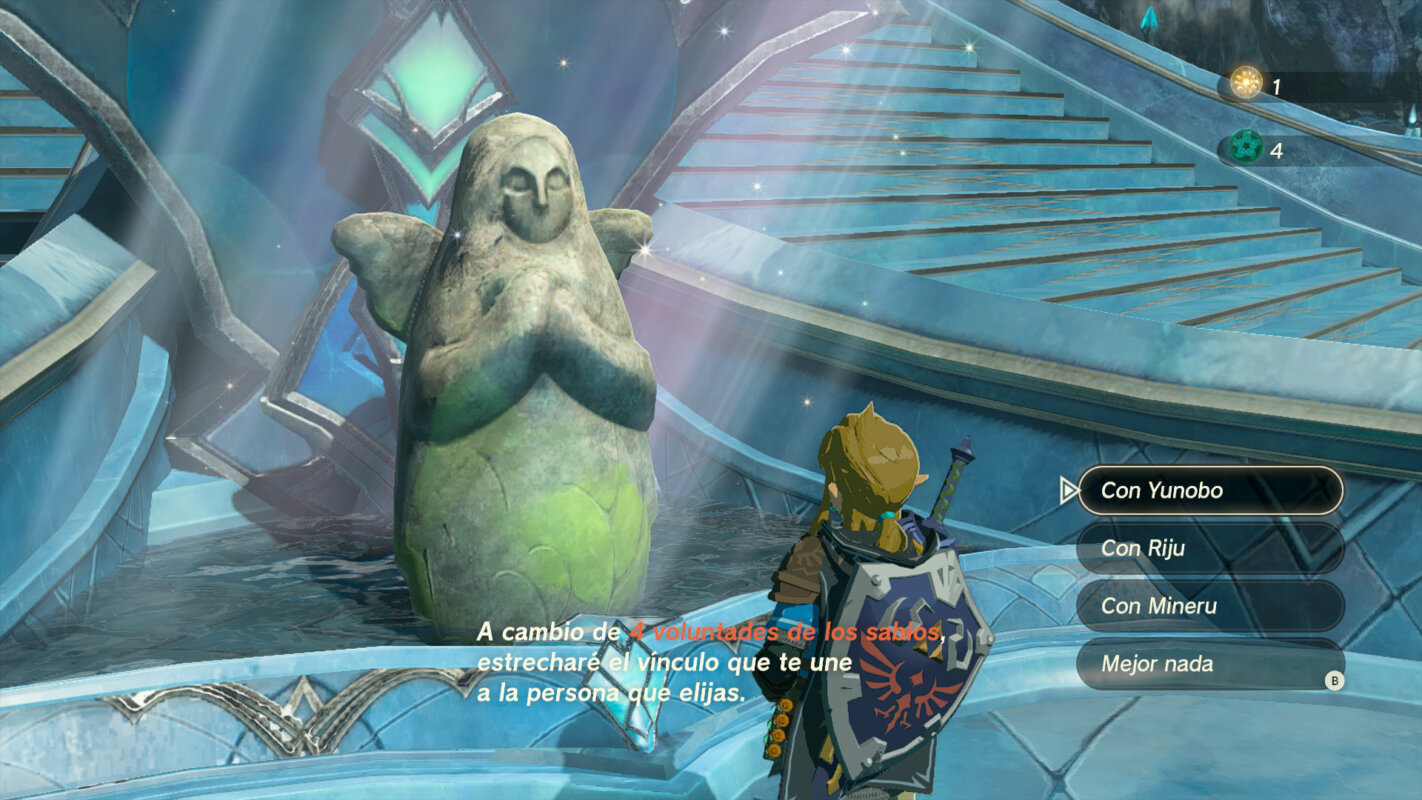Choose Mejor nada to decline the offer
The image size is (1422, 800).
1209,663
